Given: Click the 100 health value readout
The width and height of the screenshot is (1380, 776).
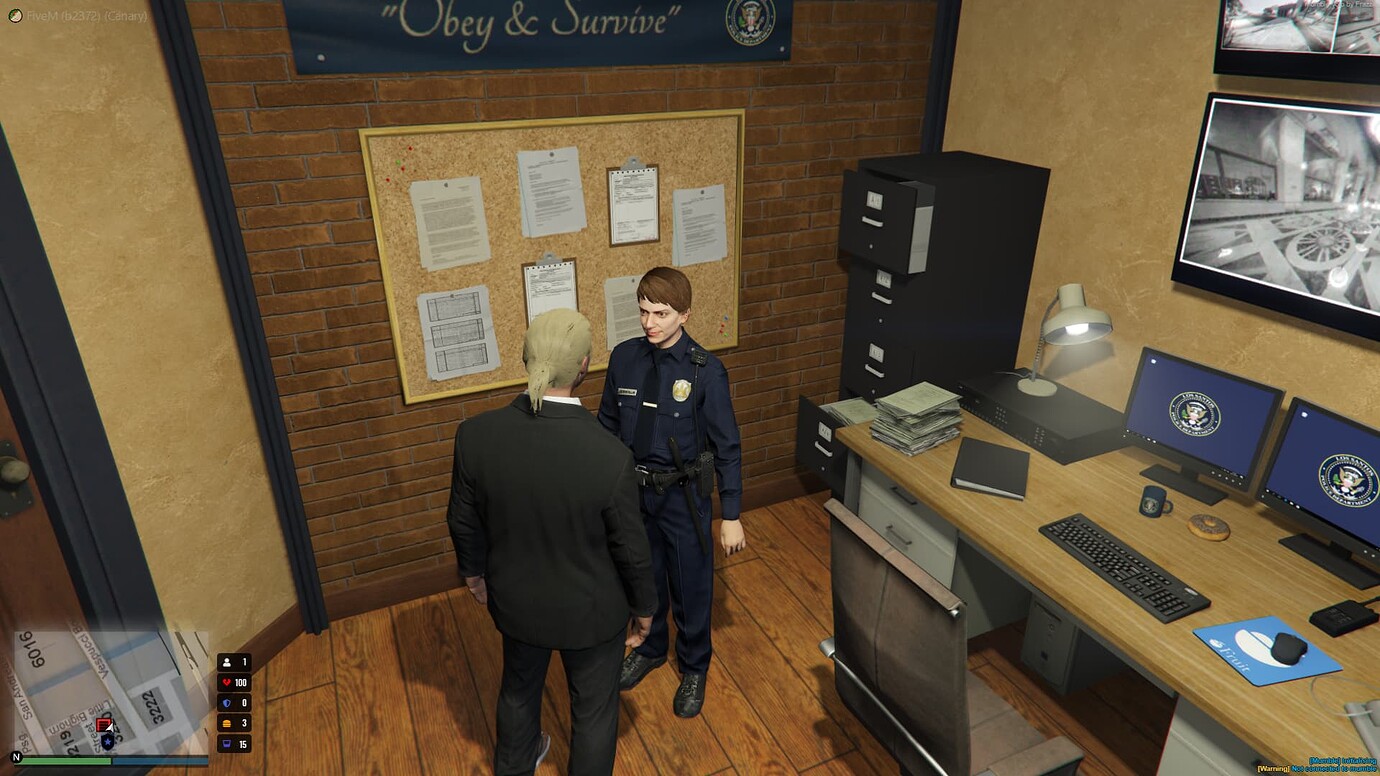Looking at the screenshot, I should (241, 683).
